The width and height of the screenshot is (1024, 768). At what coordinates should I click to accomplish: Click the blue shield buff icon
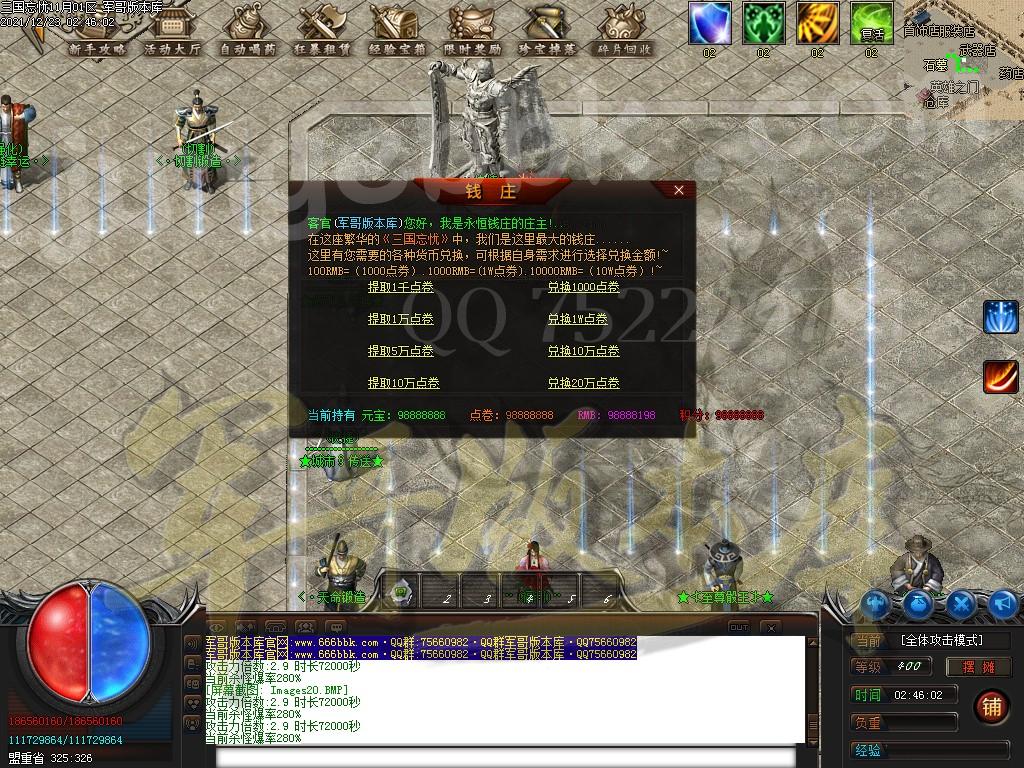(x=709, y=24)
